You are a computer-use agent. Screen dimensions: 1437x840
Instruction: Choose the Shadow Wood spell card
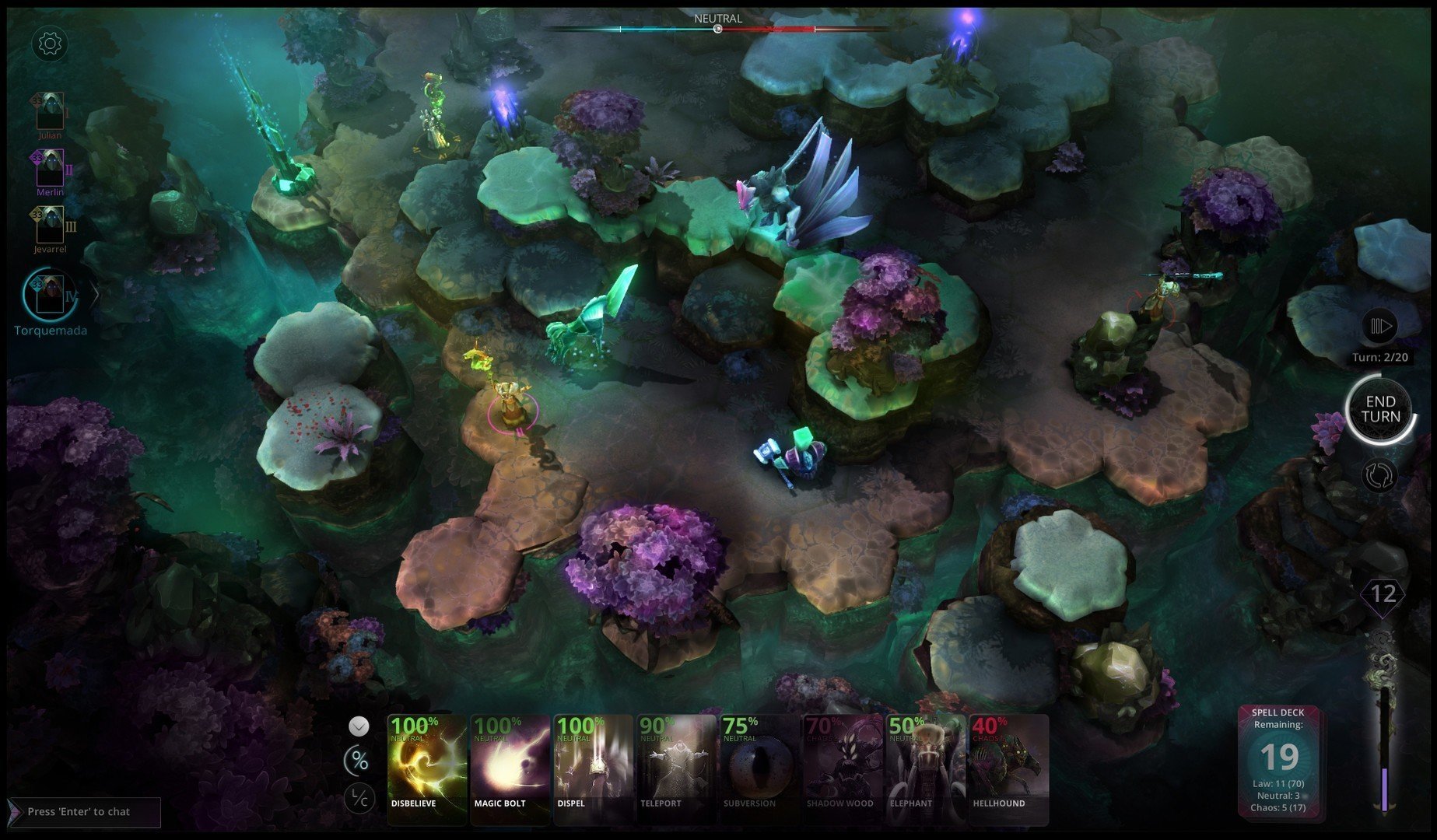tap(841, 768)
